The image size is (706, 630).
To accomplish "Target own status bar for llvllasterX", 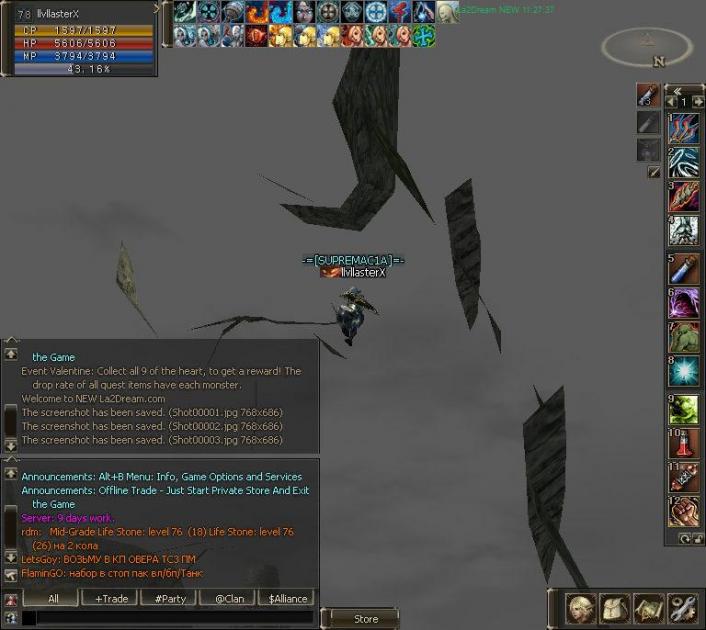I will [x=78, y=39].
